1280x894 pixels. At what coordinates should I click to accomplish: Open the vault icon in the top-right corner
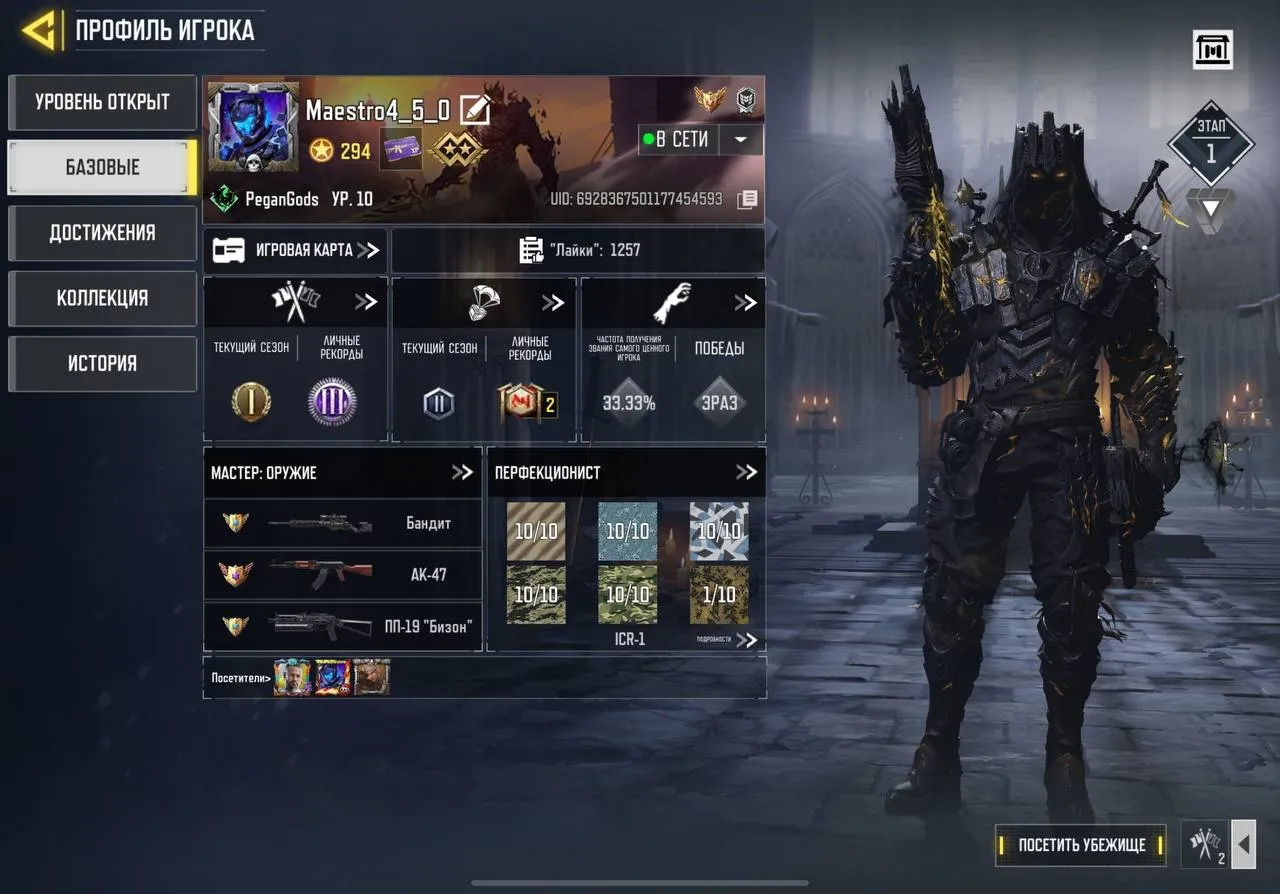coord(1211,49)
